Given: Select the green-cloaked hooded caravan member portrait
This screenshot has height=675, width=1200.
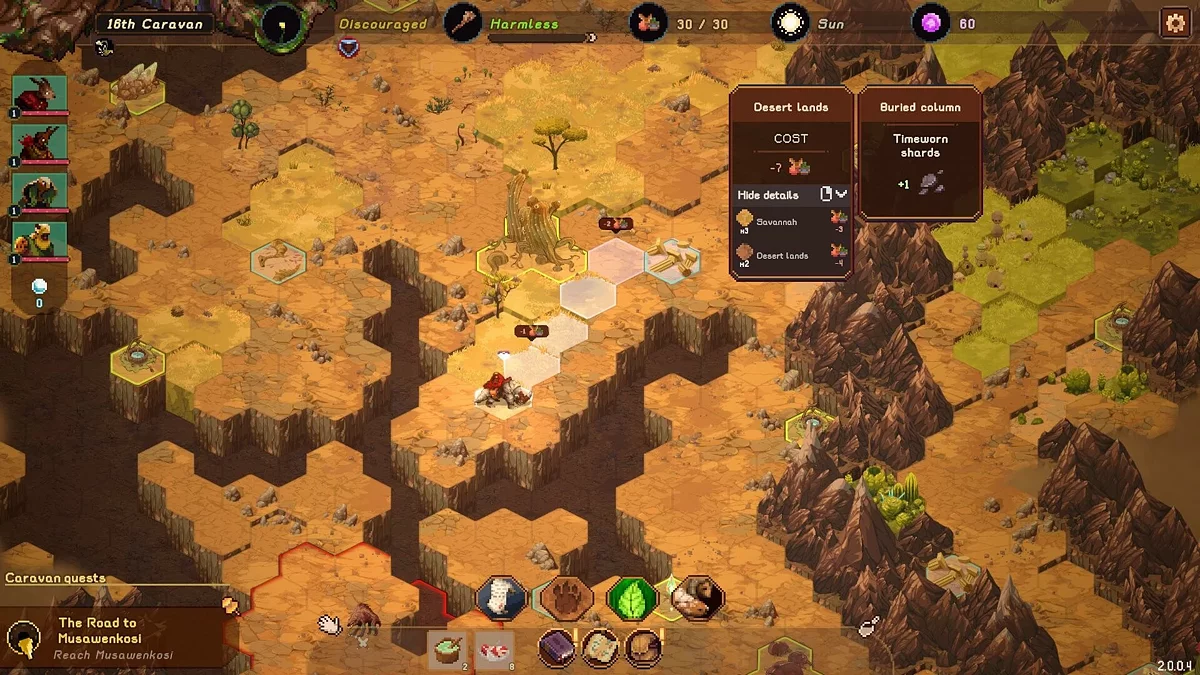Looking at the screenshot, I should click(40, 191).
